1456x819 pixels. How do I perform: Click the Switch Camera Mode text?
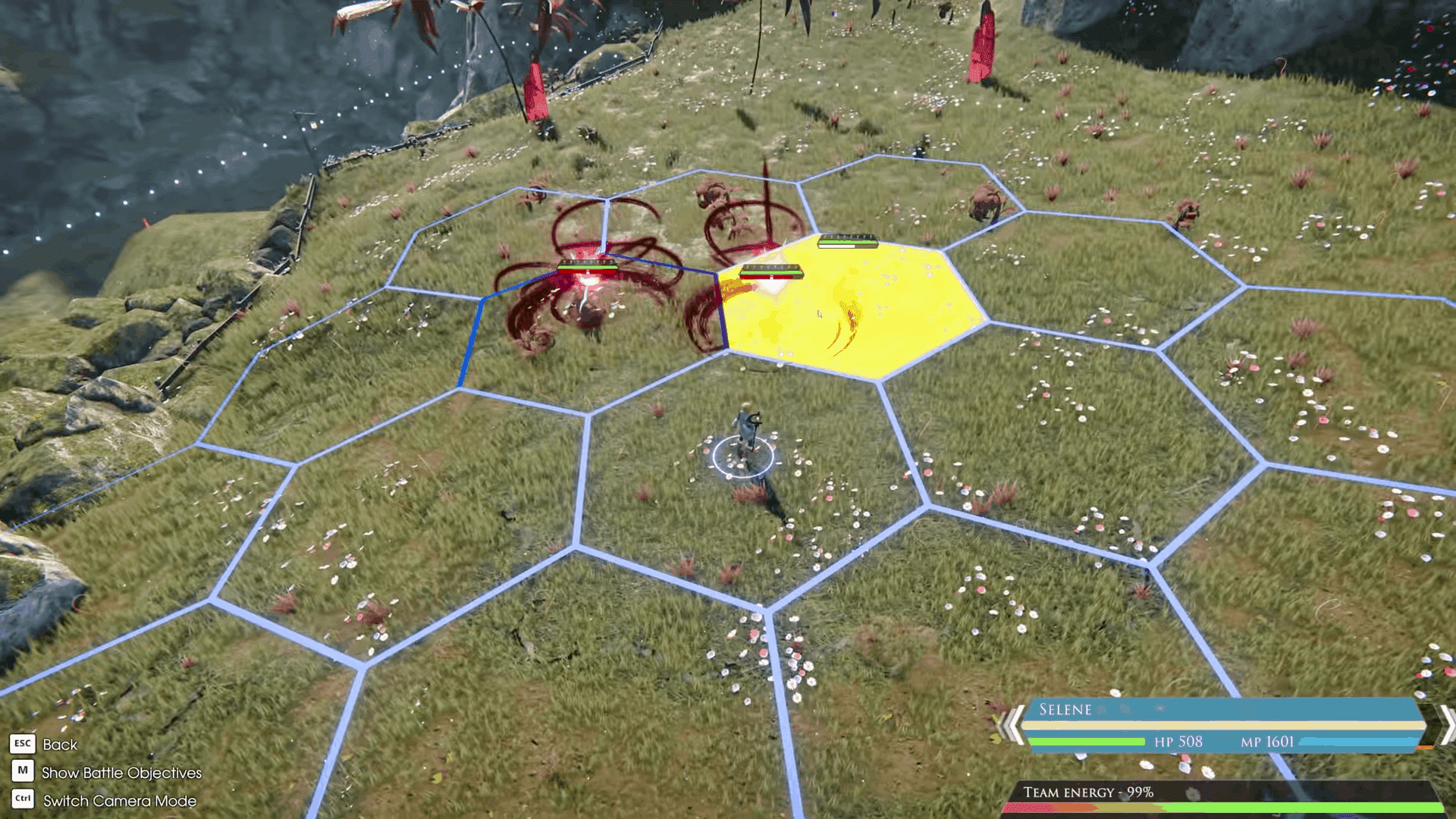click(x=119, y=801)
